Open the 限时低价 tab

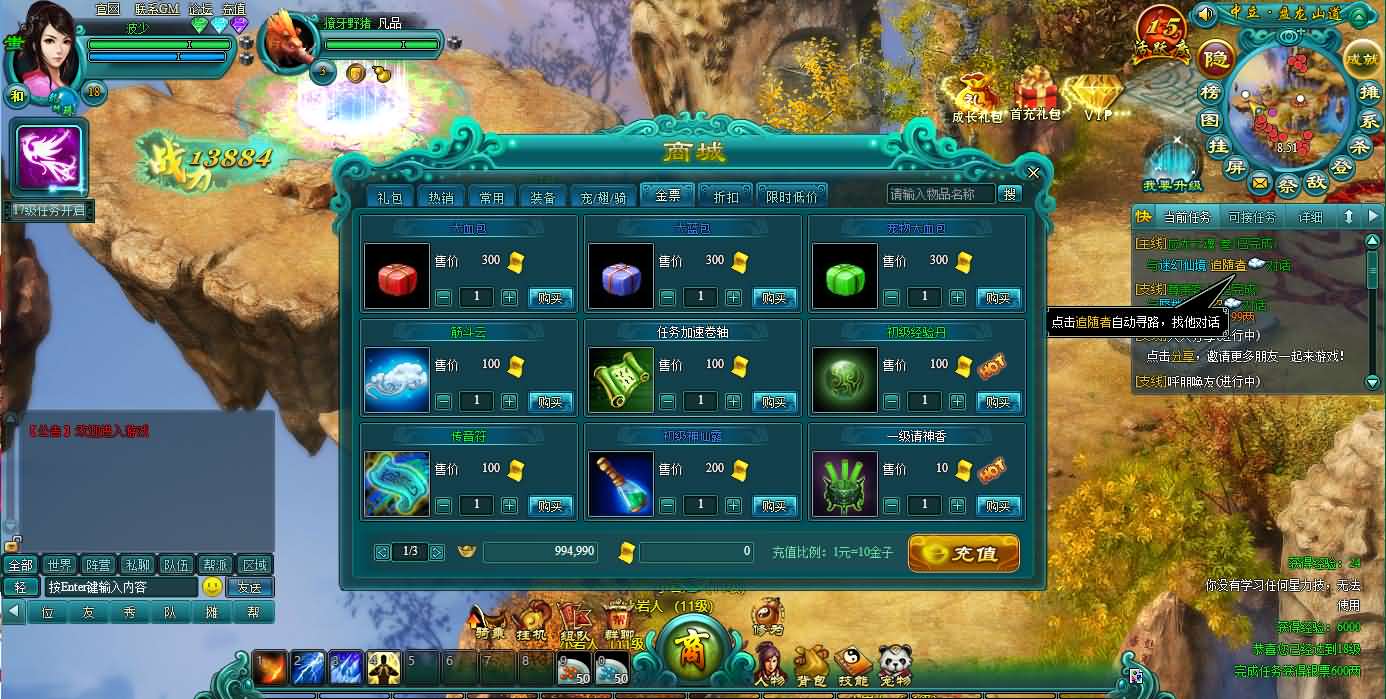(791, 197)
